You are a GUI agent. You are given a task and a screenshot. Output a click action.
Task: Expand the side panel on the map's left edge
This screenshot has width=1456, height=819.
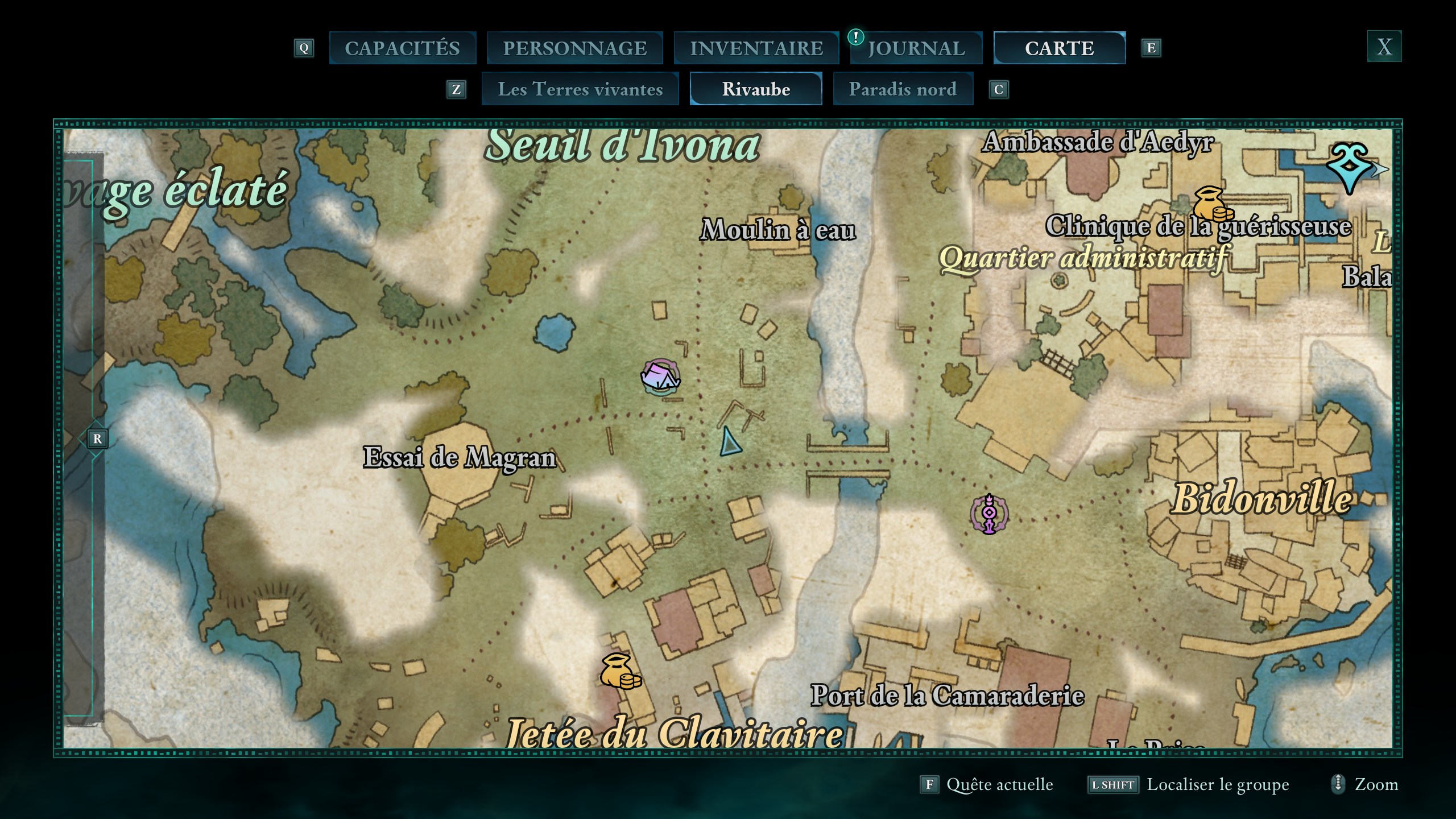tap(97, 439)
